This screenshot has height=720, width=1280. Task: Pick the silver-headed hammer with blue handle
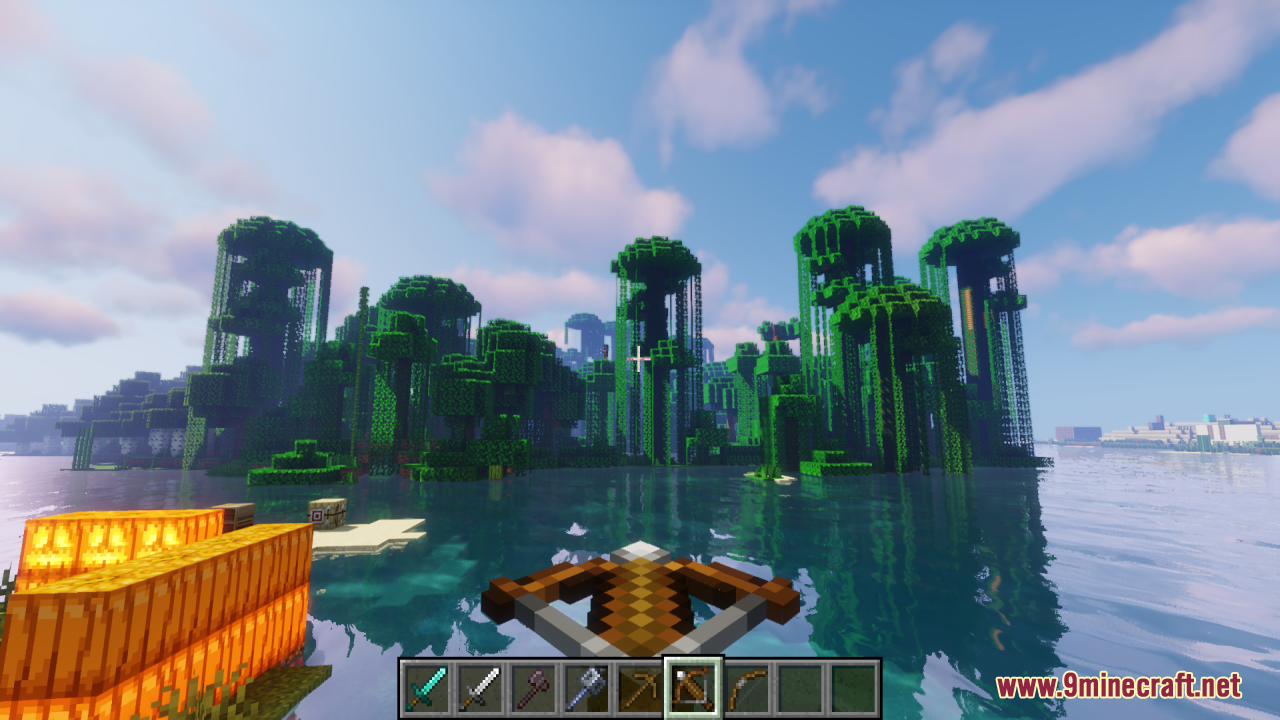[586, 688]
